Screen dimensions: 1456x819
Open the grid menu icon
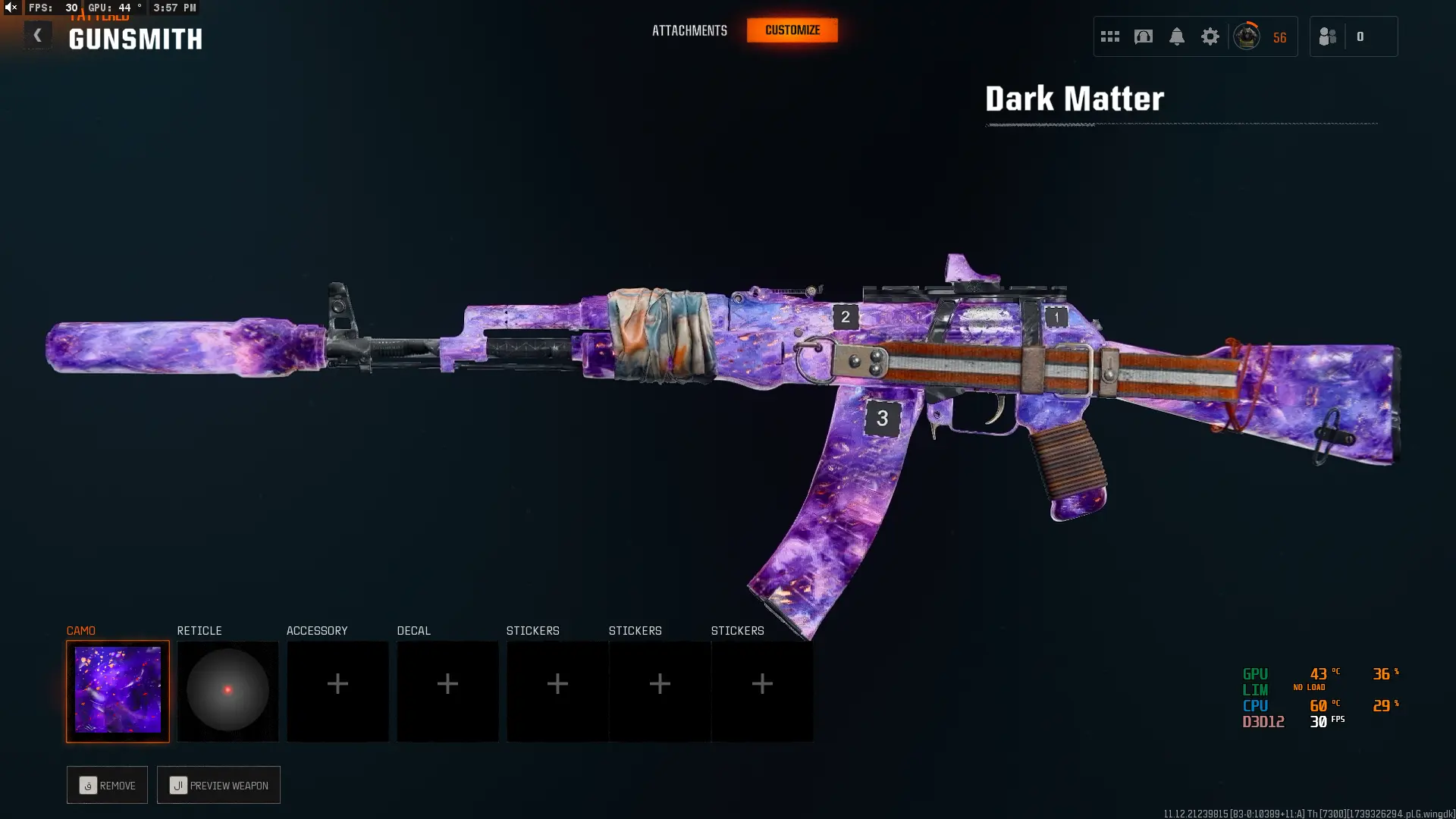1109,36
